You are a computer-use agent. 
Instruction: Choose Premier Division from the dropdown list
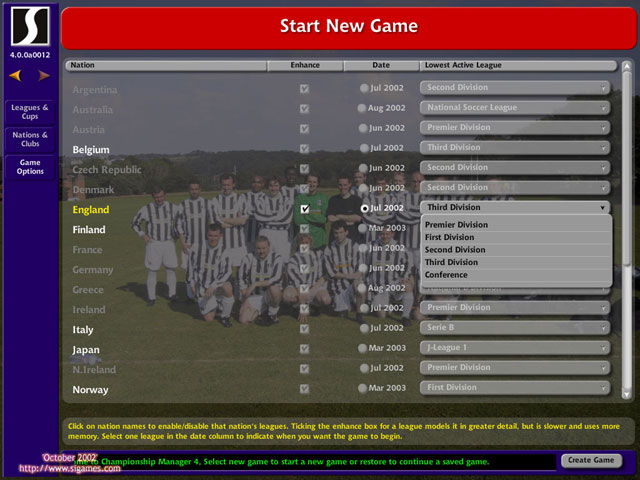click(456, 225)
